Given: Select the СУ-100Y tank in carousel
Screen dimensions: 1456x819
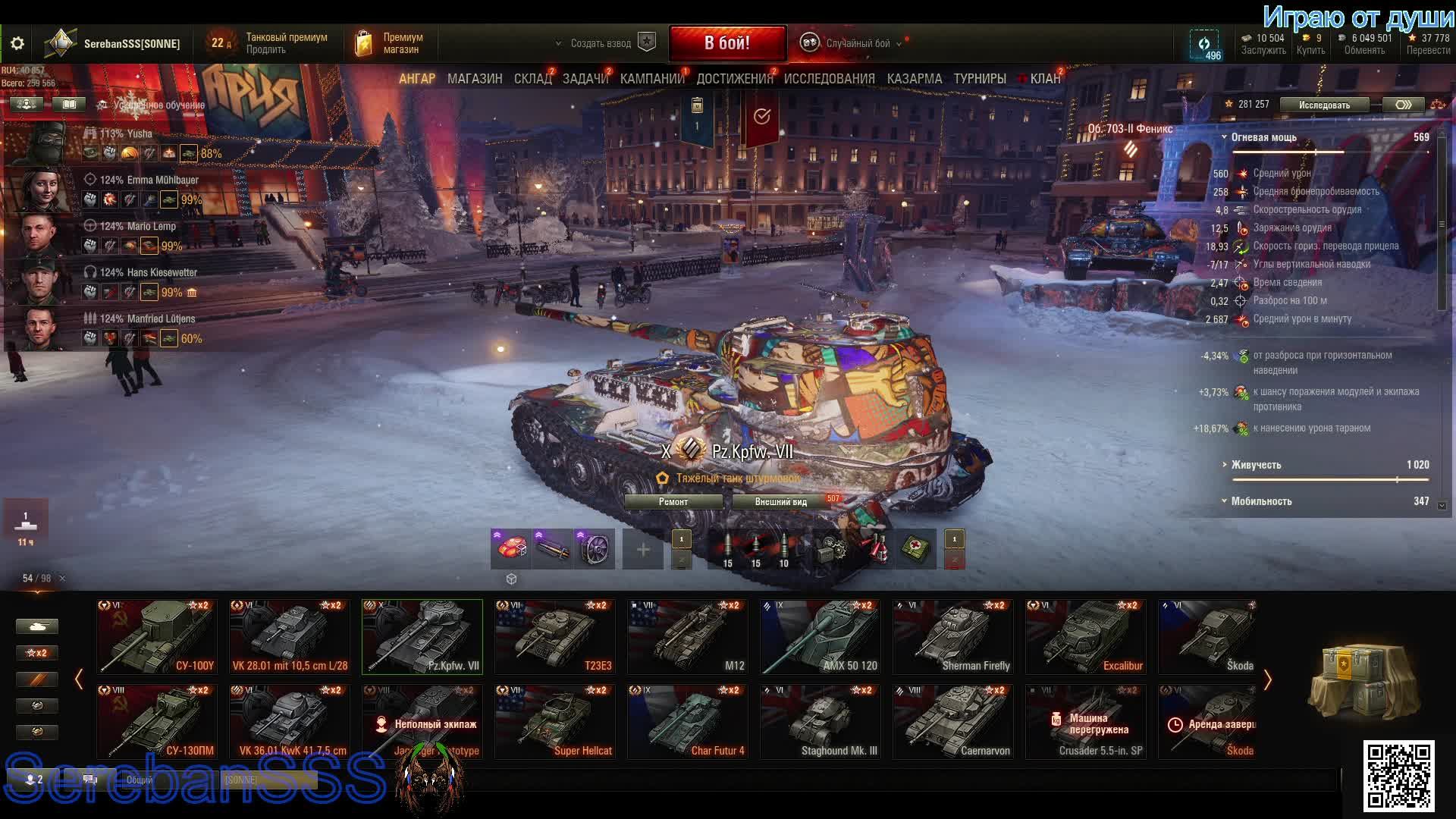Looking at the screenshot, I should 157,637.
